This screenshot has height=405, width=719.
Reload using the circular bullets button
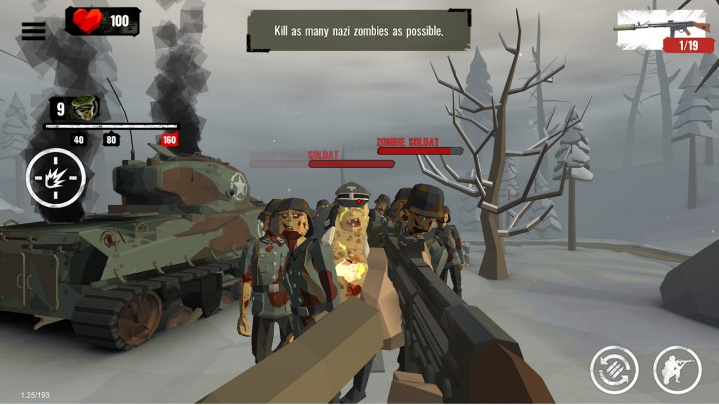click(614, 369)
